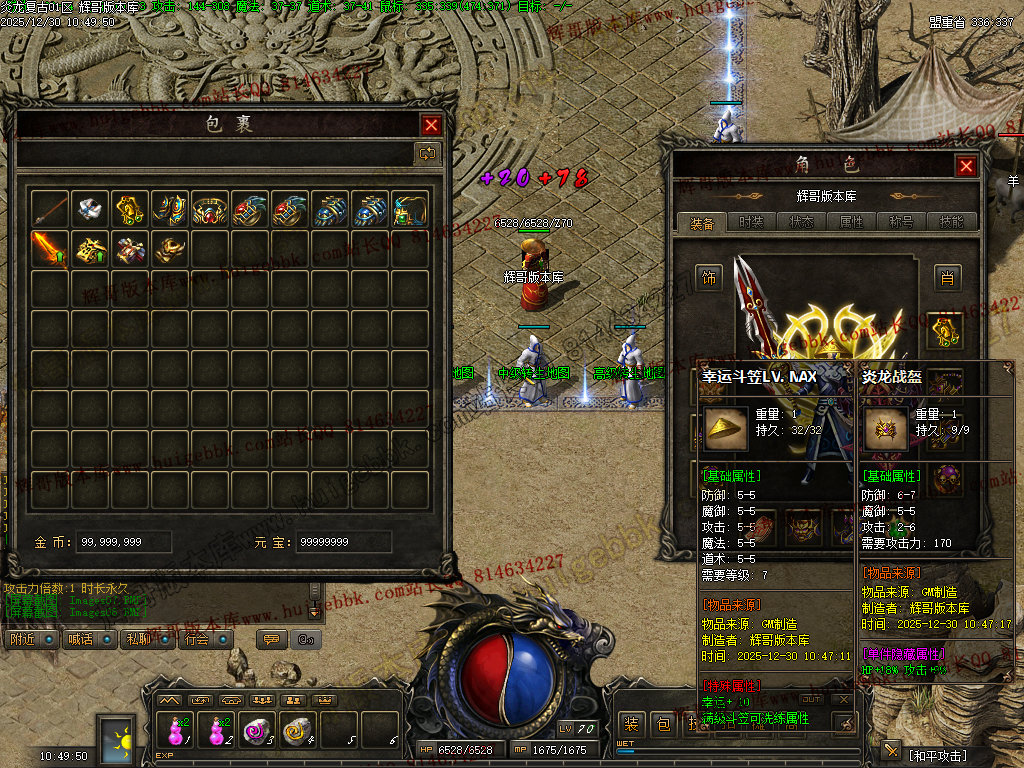Viewport: 1024px width, 768px height.
Task: Select the 称号 titles tab
Action: [901, 222]
